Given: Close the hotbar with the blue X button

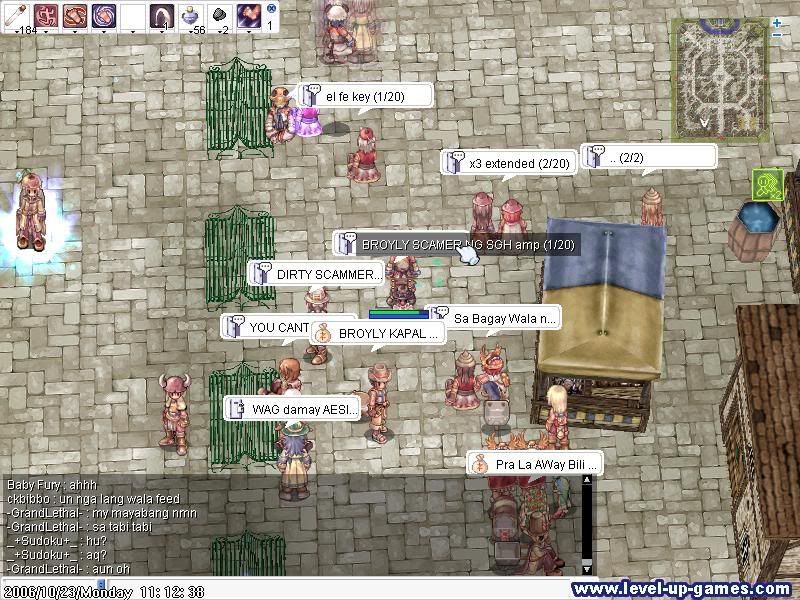Looking at the screenshot, I should click(271, 7).
